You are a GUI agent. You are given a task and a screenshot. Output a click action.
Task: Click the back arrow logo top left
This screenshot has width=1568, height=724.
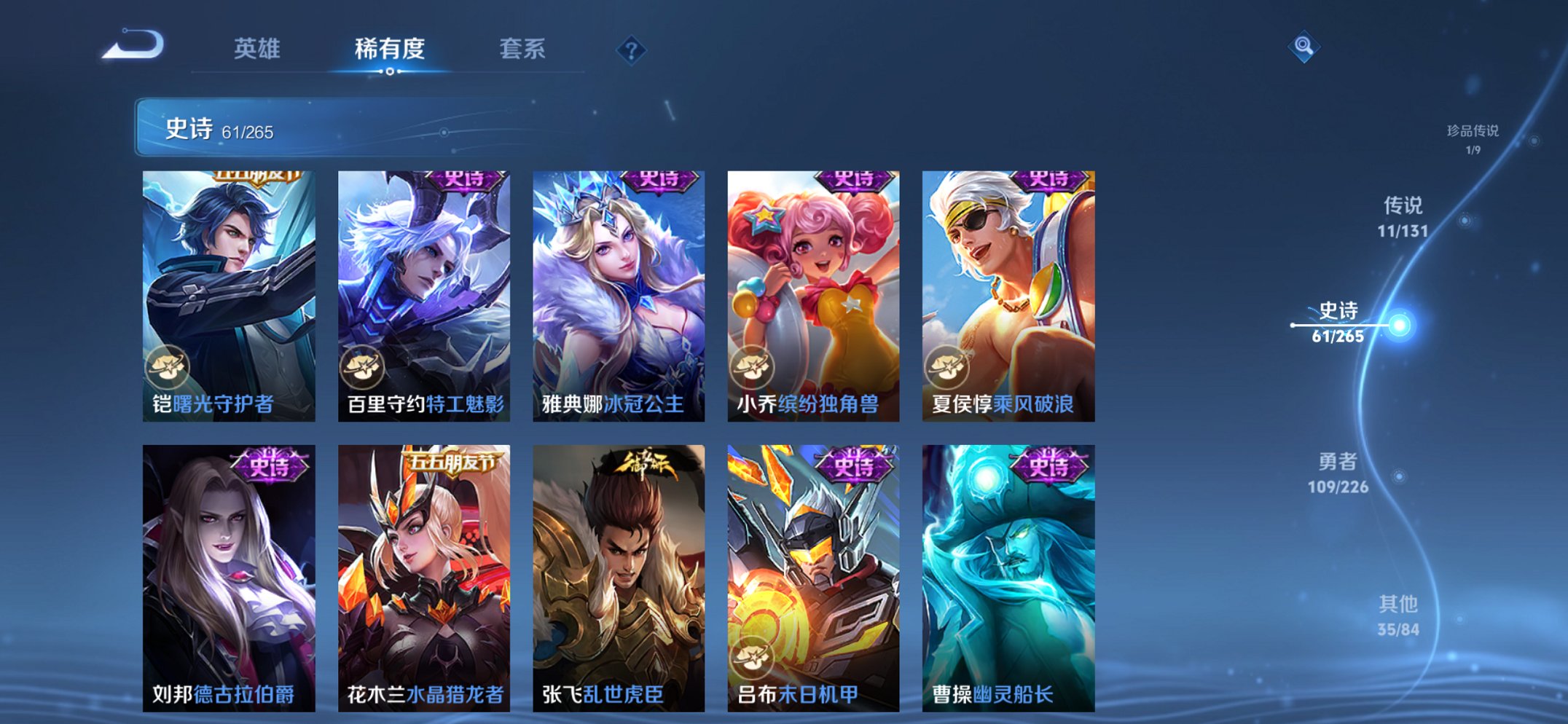[134, 45]
